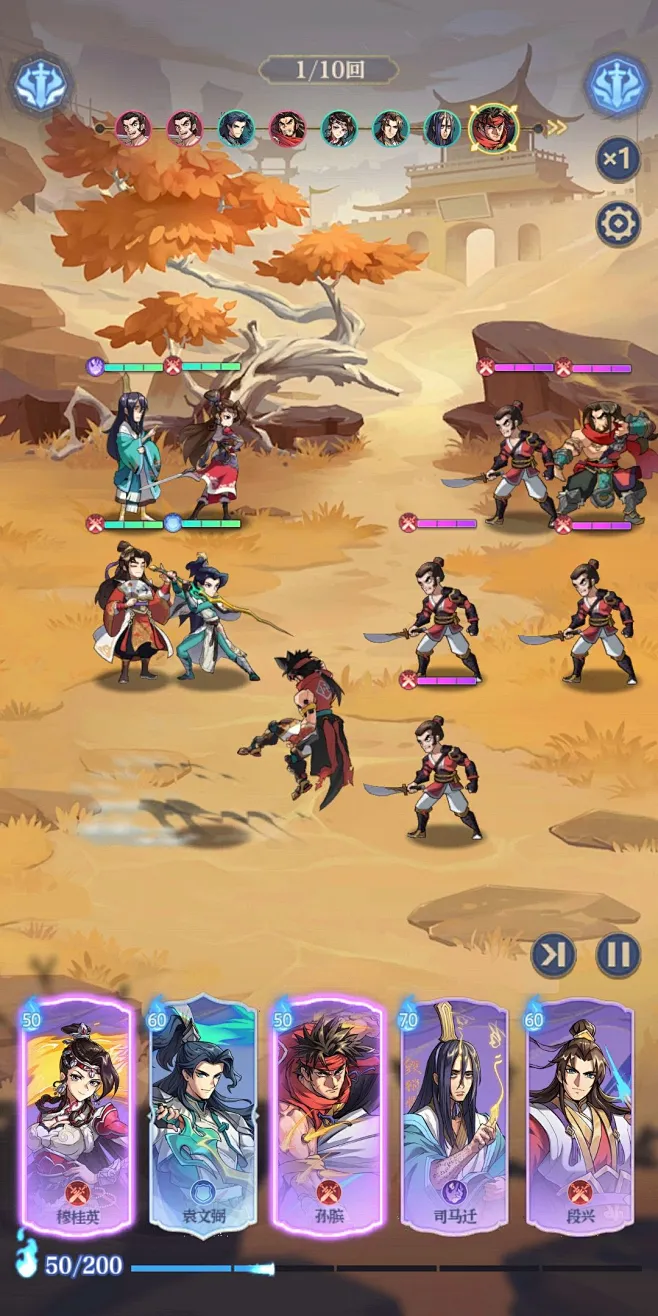Screen dimensions: 658x1316
Task: Activate the 段兴 hero card
Action: [580, 1115]
